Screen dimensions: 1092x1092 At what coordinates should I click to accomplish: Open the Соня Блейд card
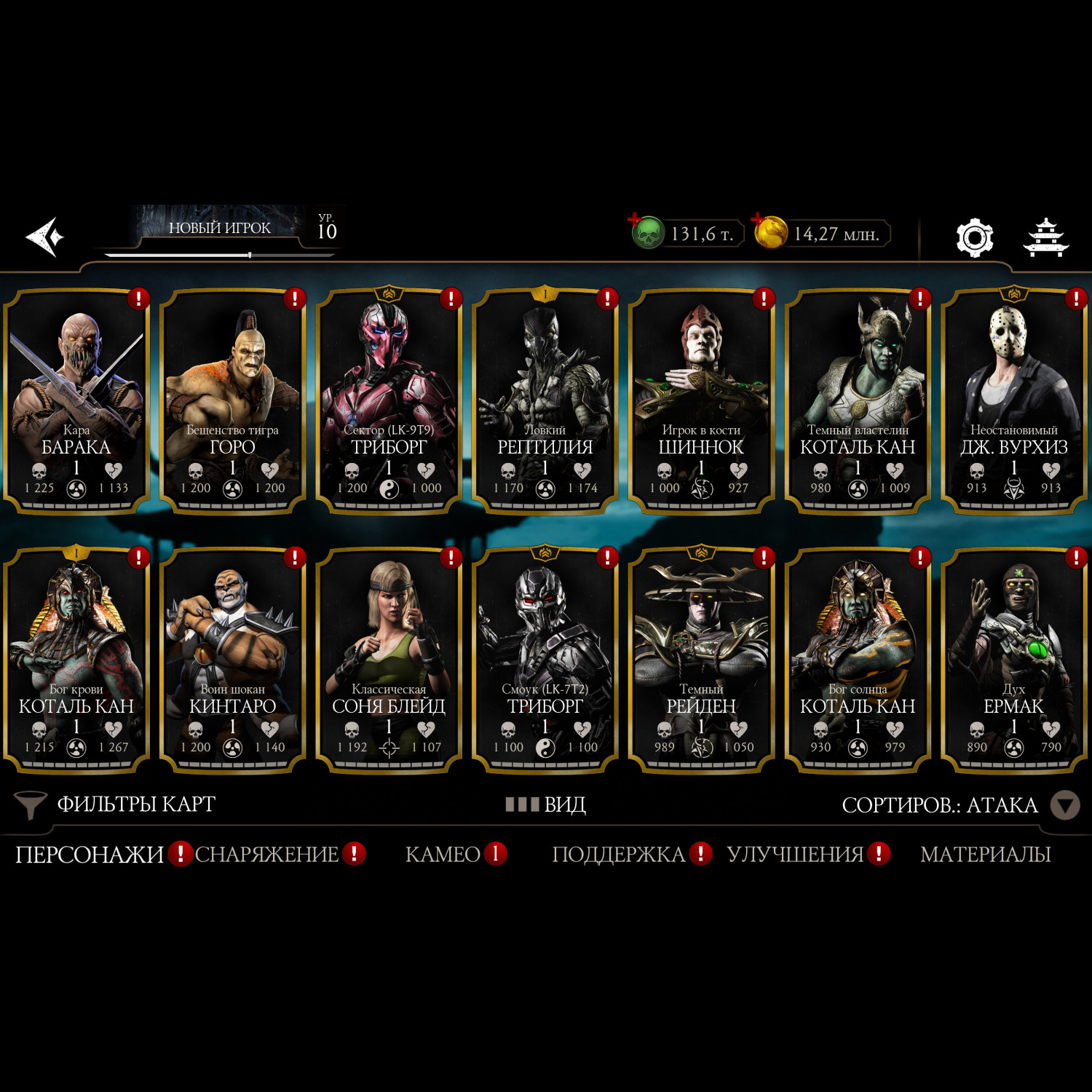coord(389,659)
